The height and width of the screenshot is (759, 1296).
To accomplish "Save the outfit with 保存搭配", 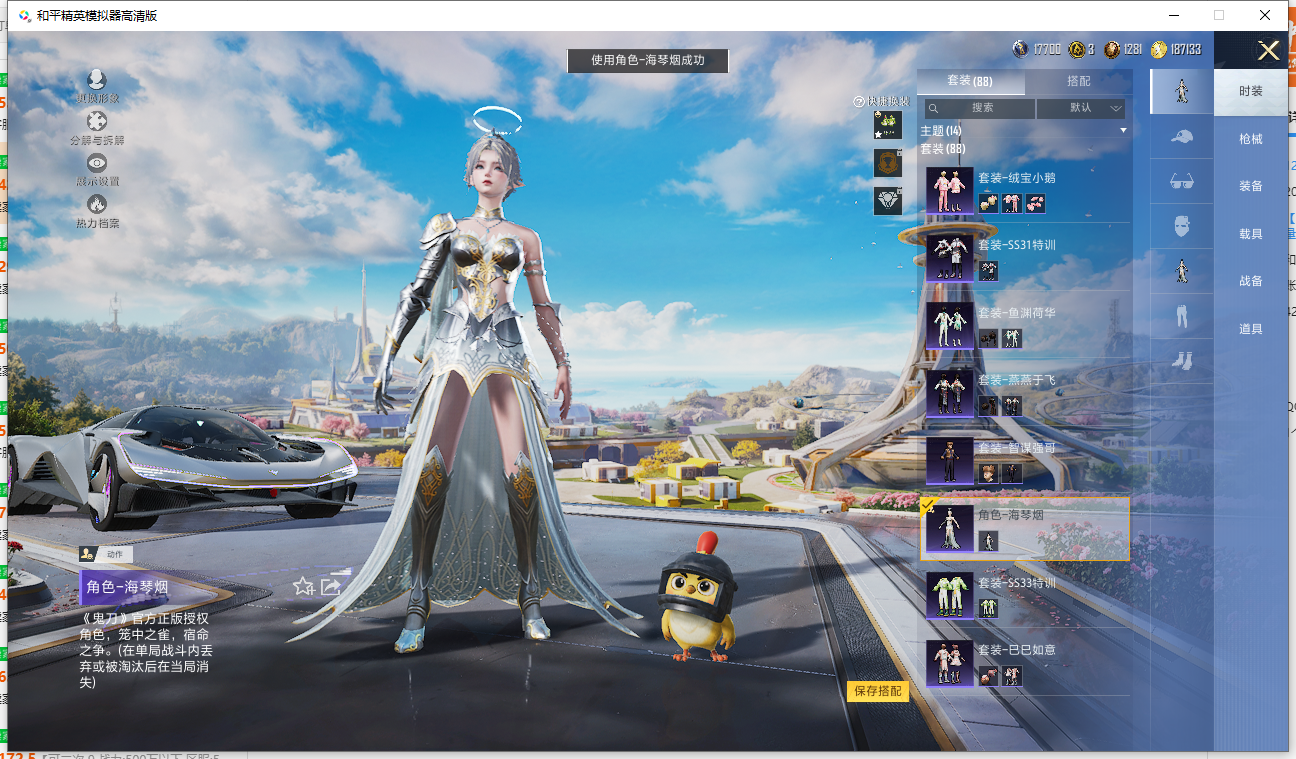I will [x=877, y=691].
